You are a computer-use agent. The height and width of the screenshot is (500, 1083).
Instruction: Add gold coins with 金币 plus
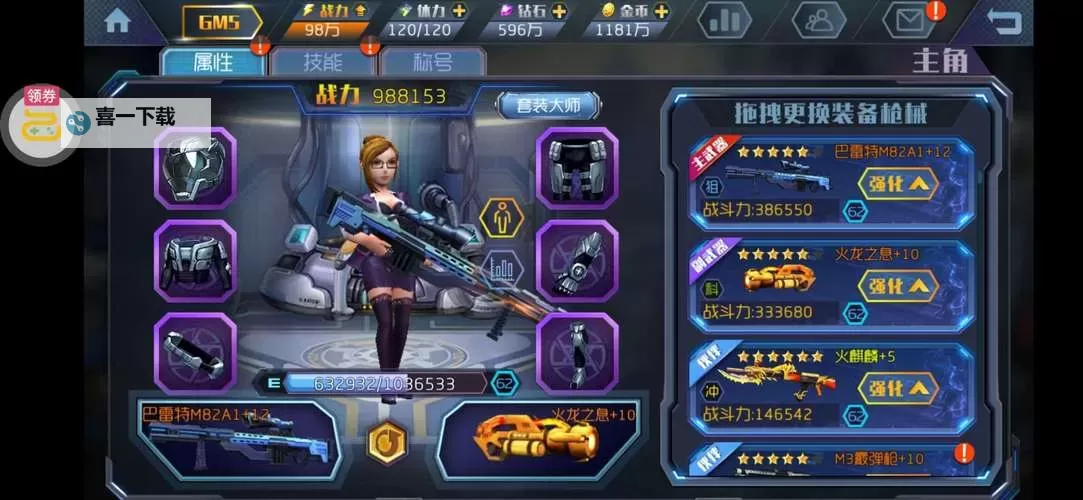[x=661, y=11]
